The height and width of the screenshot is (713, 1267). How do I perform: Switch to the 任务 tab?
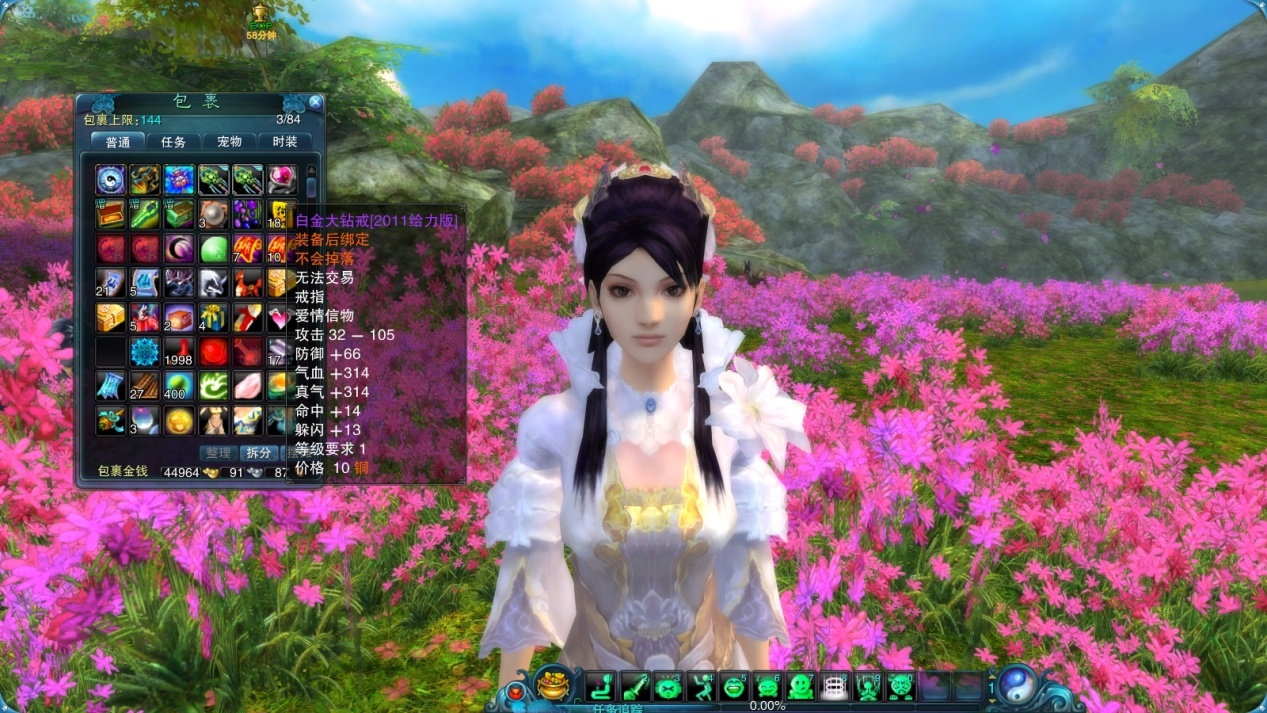coord(174,142)
